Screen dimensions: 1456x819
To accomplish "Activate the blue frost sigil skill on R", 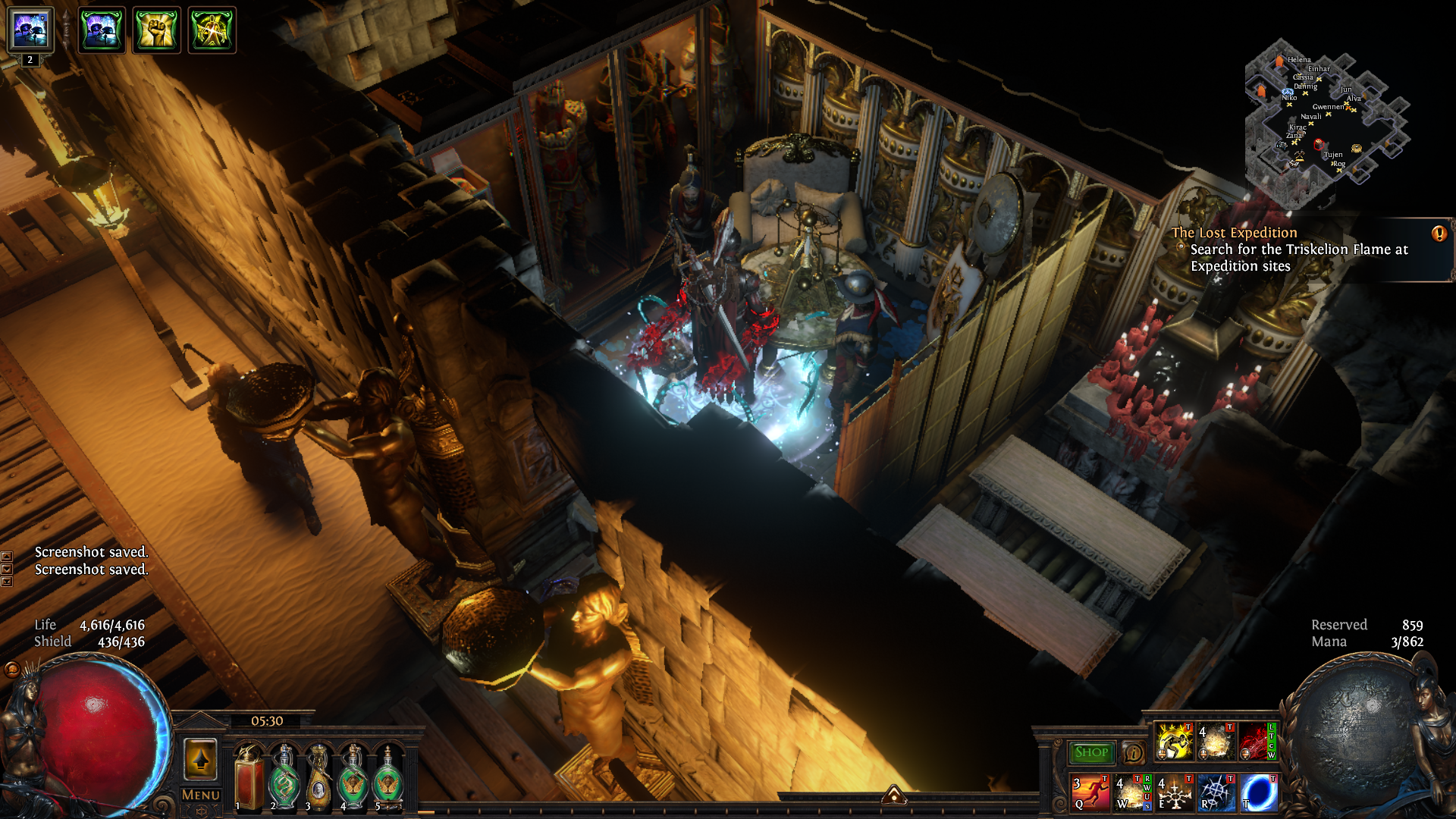I will click(x=1217, y=792).
